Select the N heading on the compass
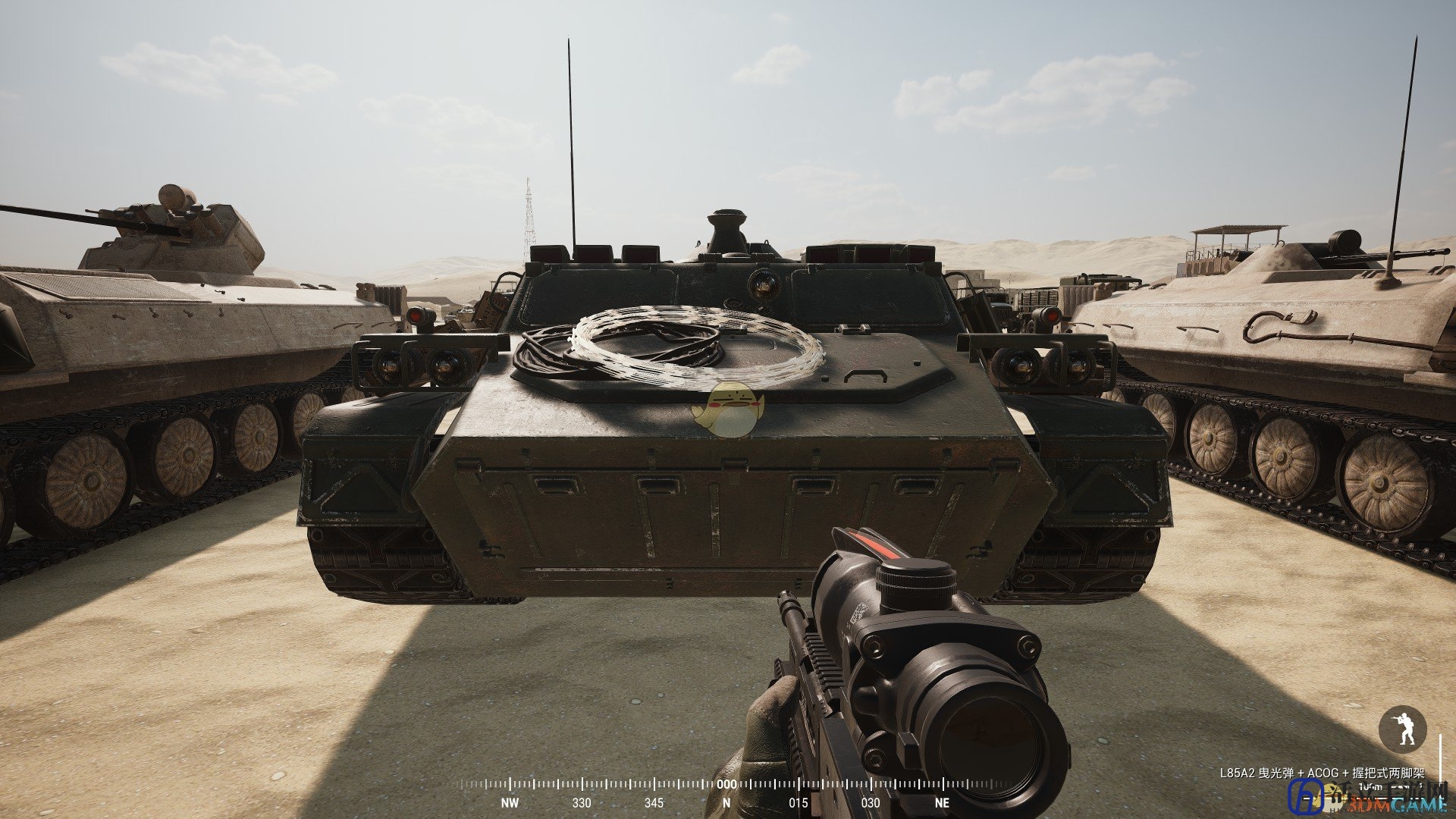 726,801
